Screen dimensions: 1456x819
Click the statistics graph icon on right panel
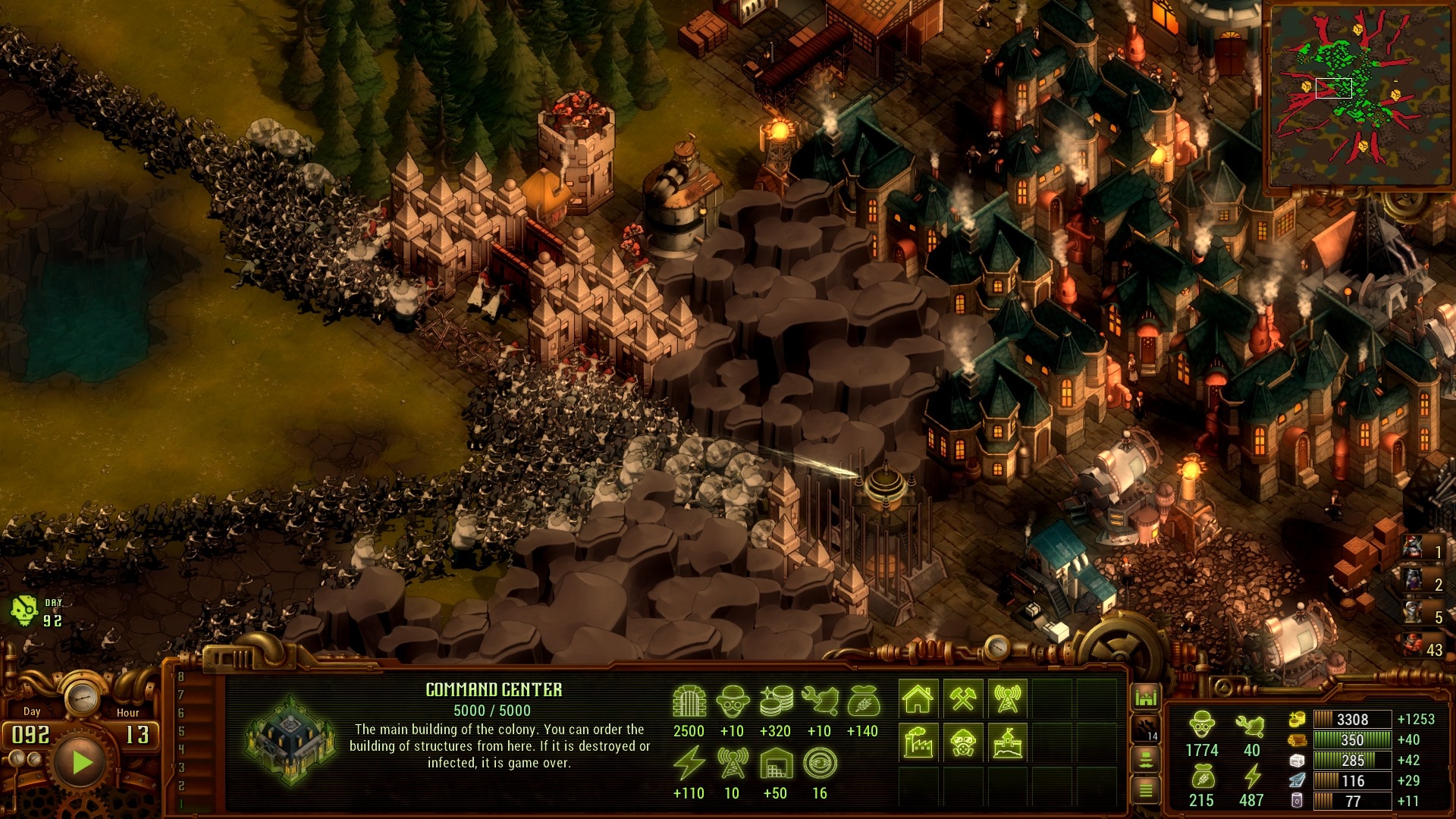(1146, 695)
